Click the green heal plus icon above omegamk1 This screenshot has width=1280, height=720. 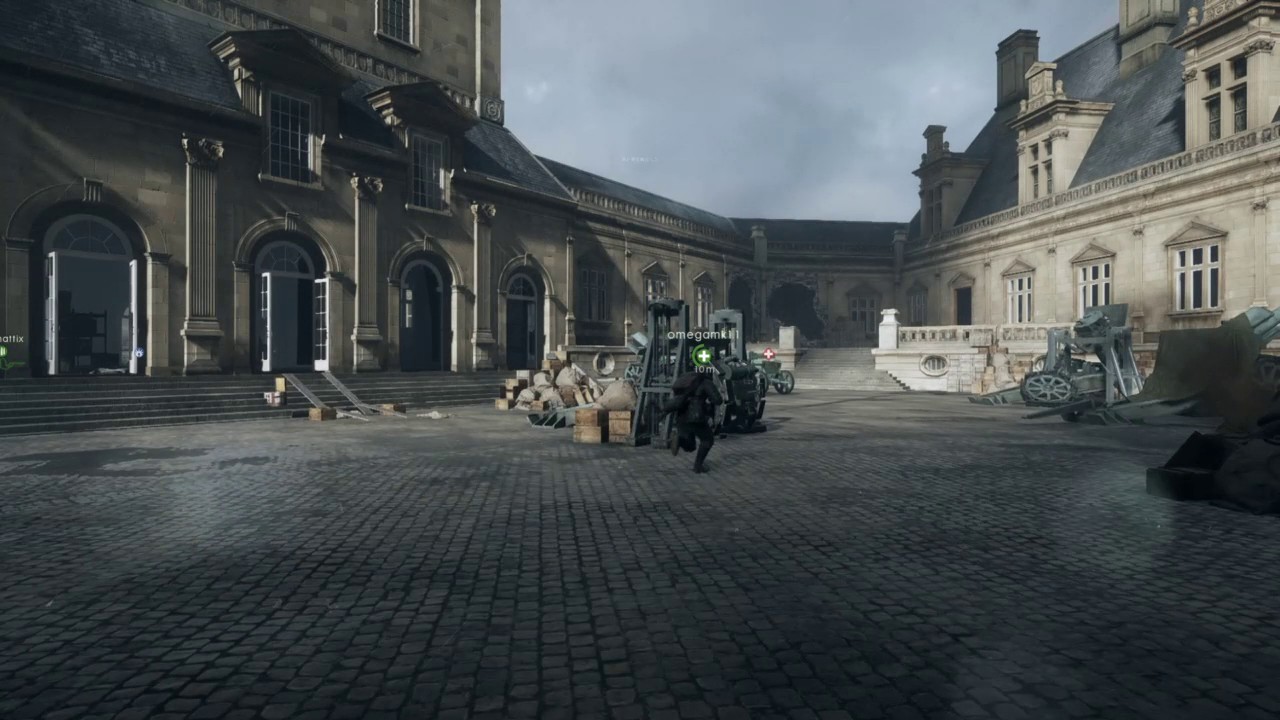click(703, 356)
